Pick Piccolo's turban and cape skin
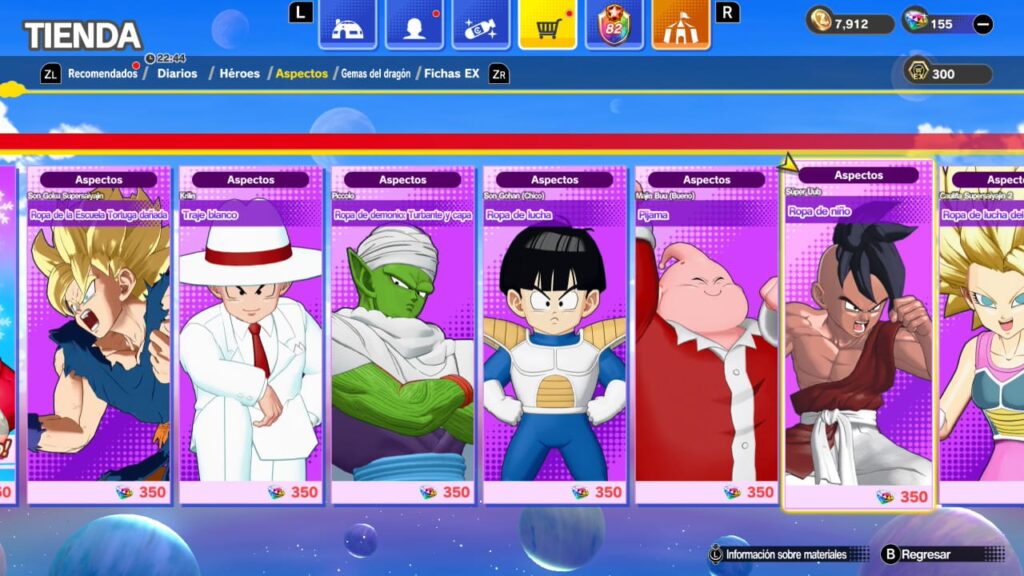The width and height of the screenshot is (1024, 576). [403, 335]
